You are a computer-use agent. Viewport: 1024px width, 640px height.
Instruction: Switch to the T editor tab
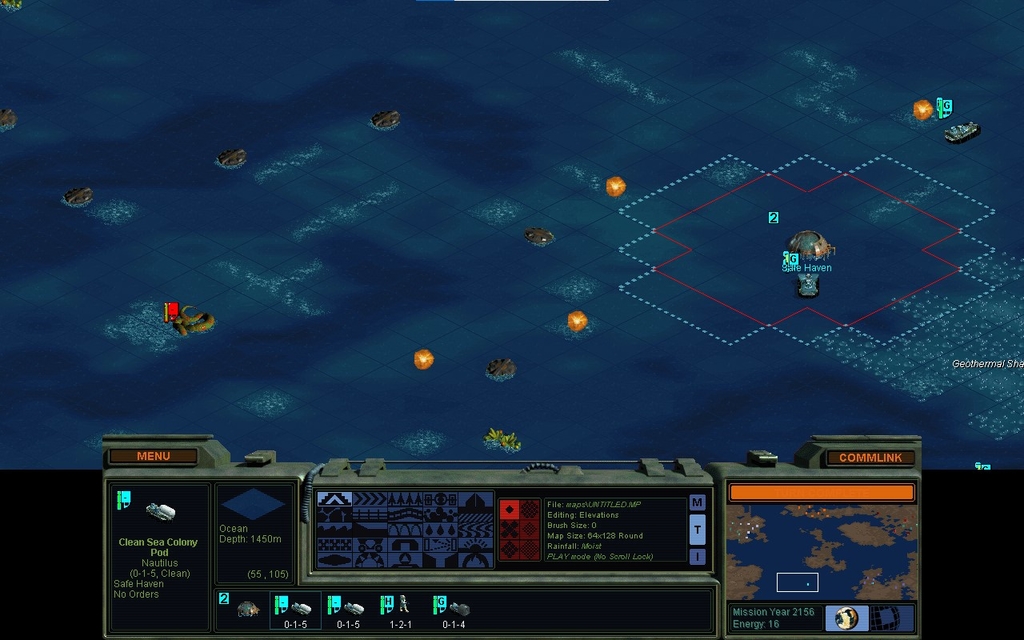click(x=697, y=529)
